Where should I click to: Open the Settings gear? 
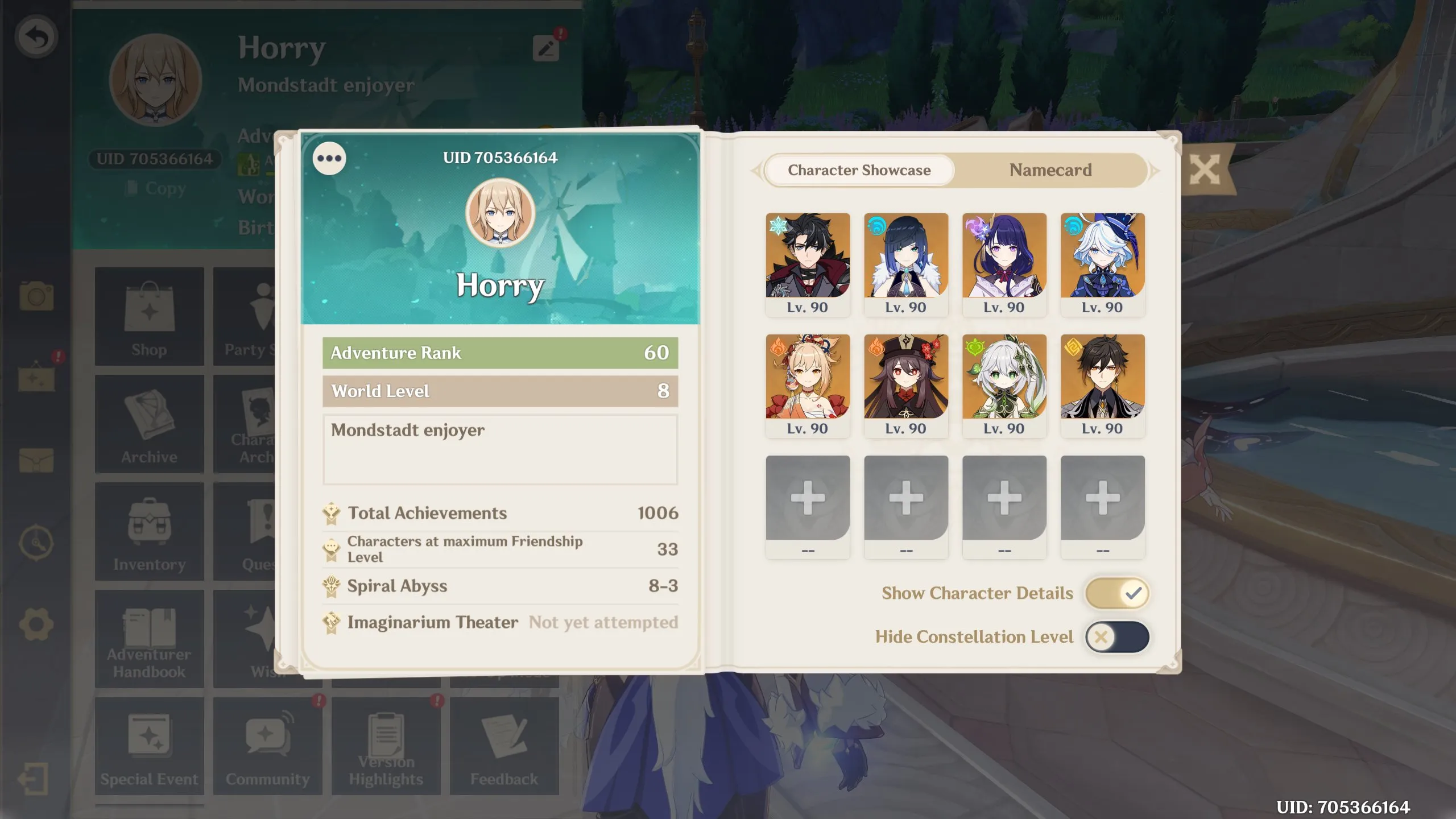(x=36, y=623)
